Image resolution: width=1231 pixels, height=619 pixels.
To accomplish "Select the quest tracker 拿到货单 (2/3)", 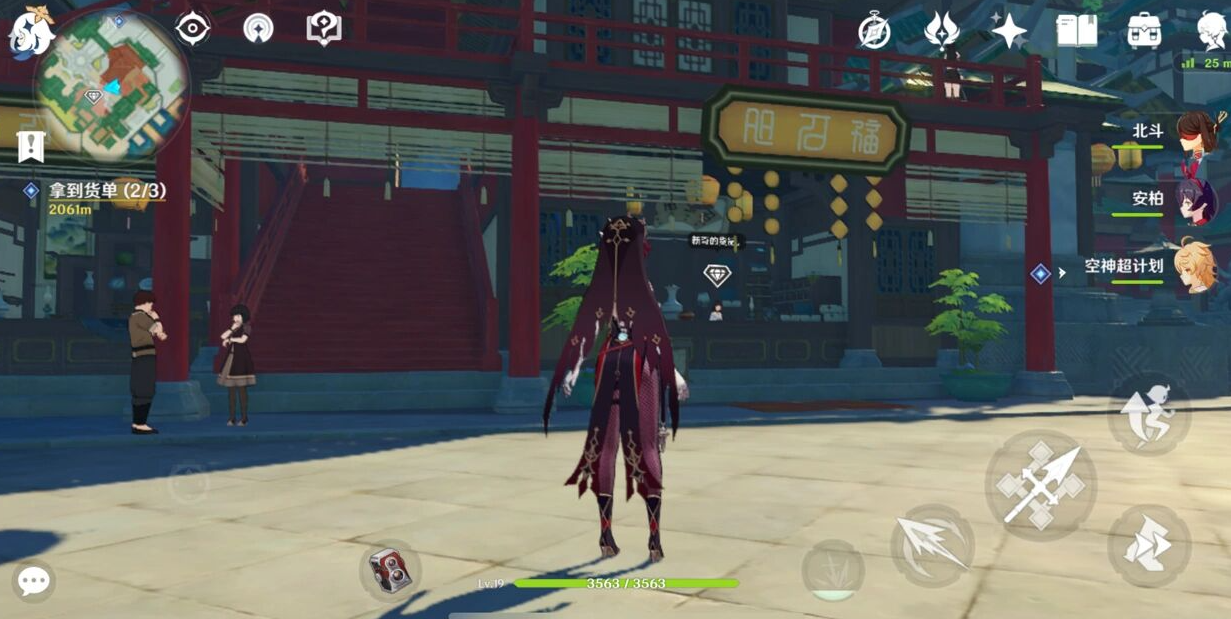I will click(x=107, y=190).
